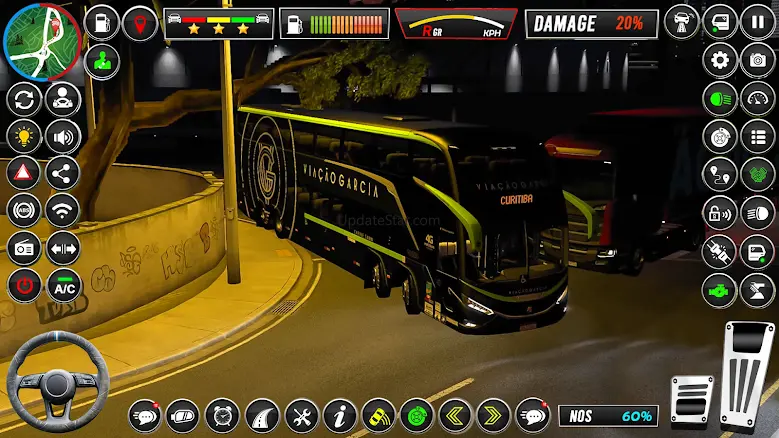Switch on the radio
The height and width of the screenshot is (438, 779).
tap(24, 247)
